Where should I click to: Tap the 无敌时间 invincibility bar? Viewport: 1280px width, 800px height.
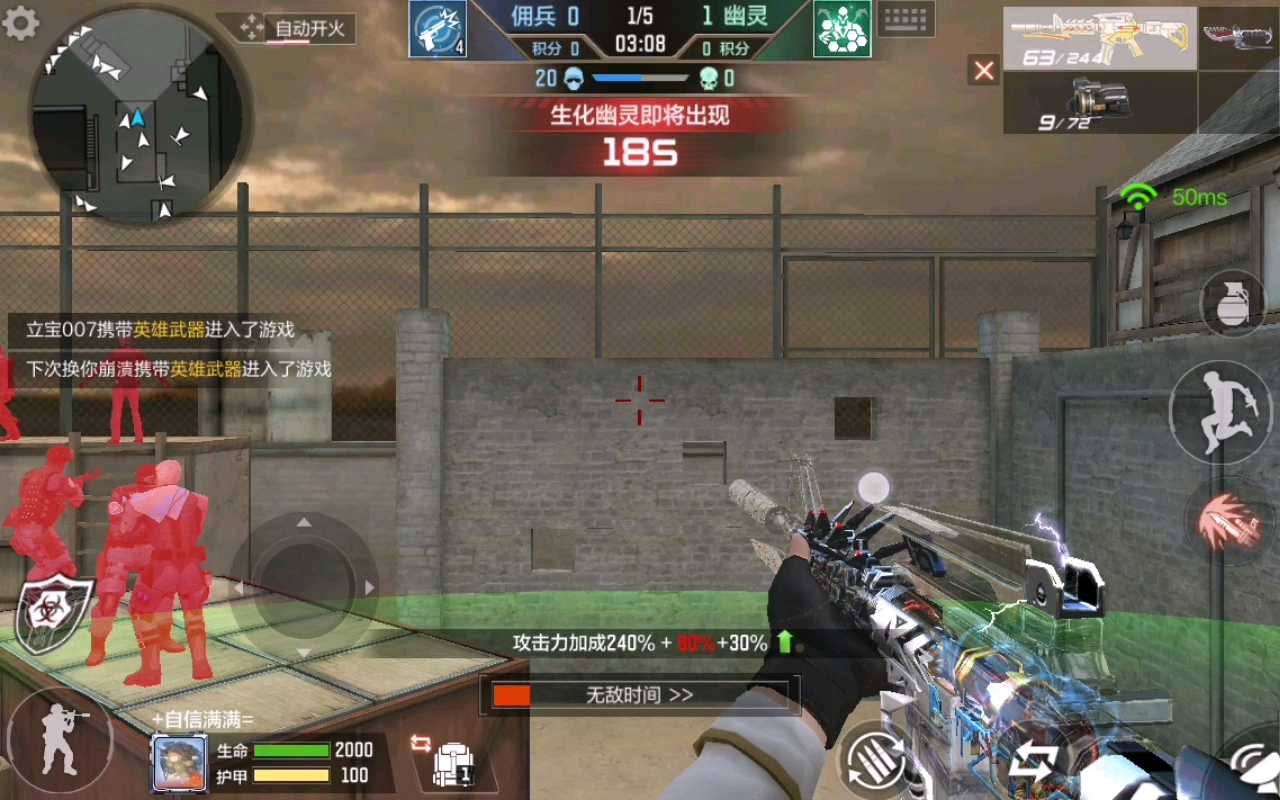pyautogui.click(x=639, y=695)
